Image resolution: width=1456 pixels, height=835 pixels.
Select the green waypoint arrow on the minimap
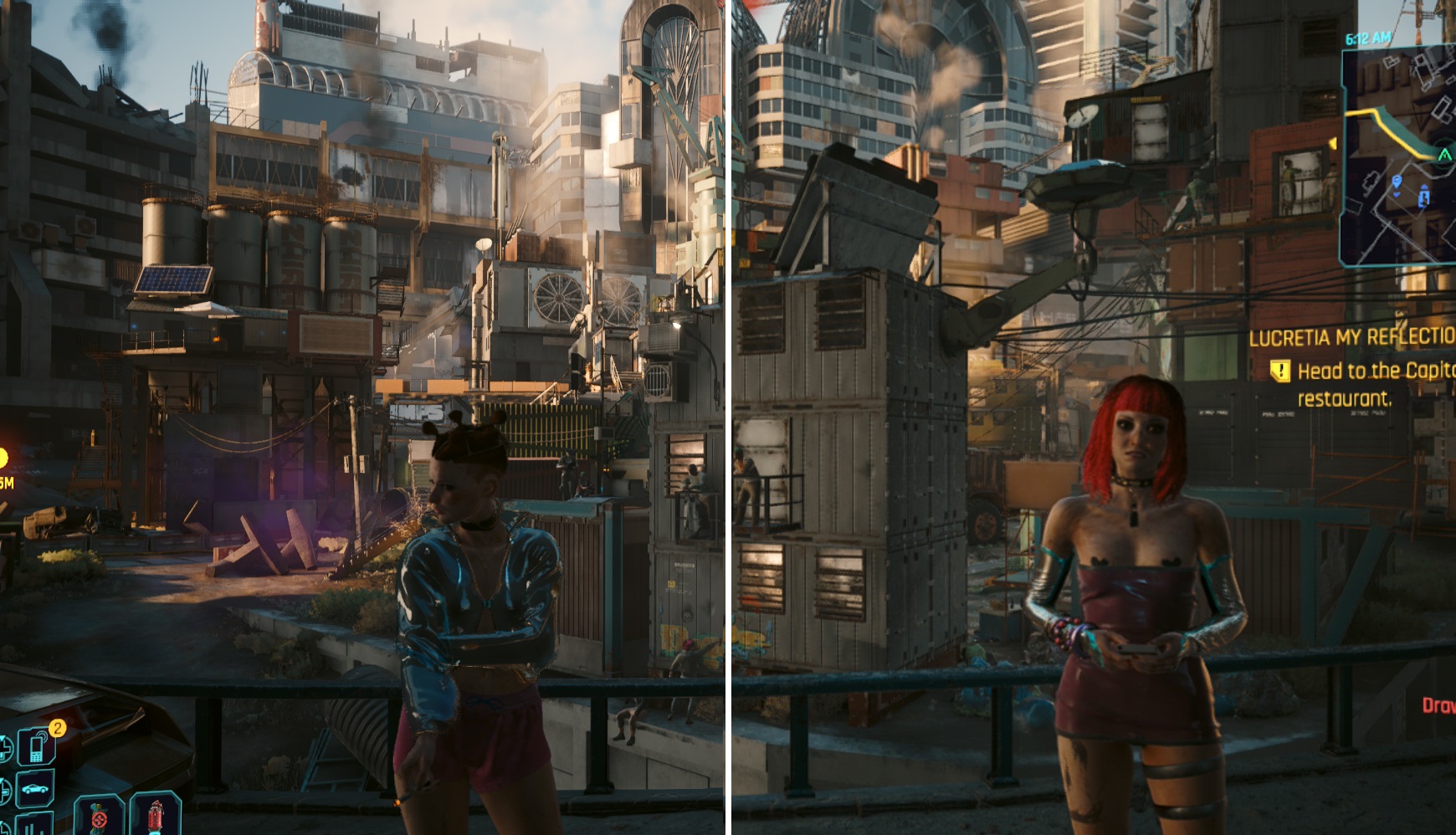[x=1444, y=156]
